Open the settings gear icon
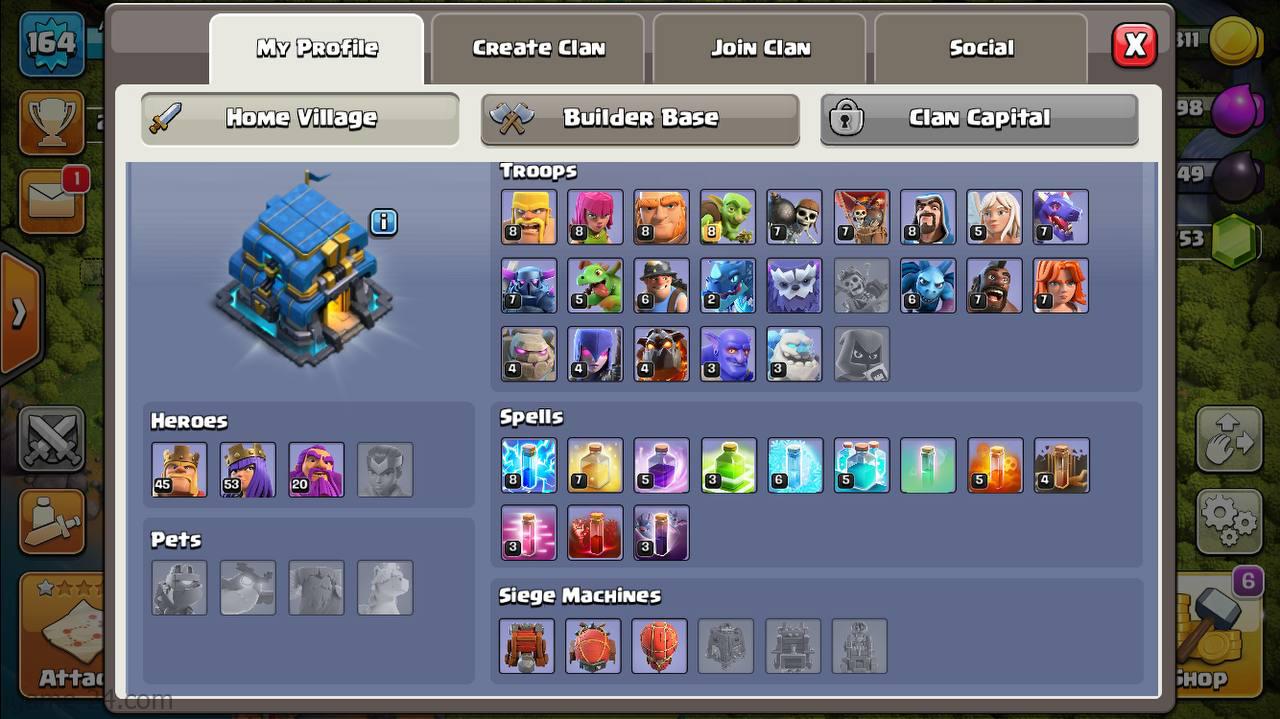1280x719 pixels. point(1229,520)
